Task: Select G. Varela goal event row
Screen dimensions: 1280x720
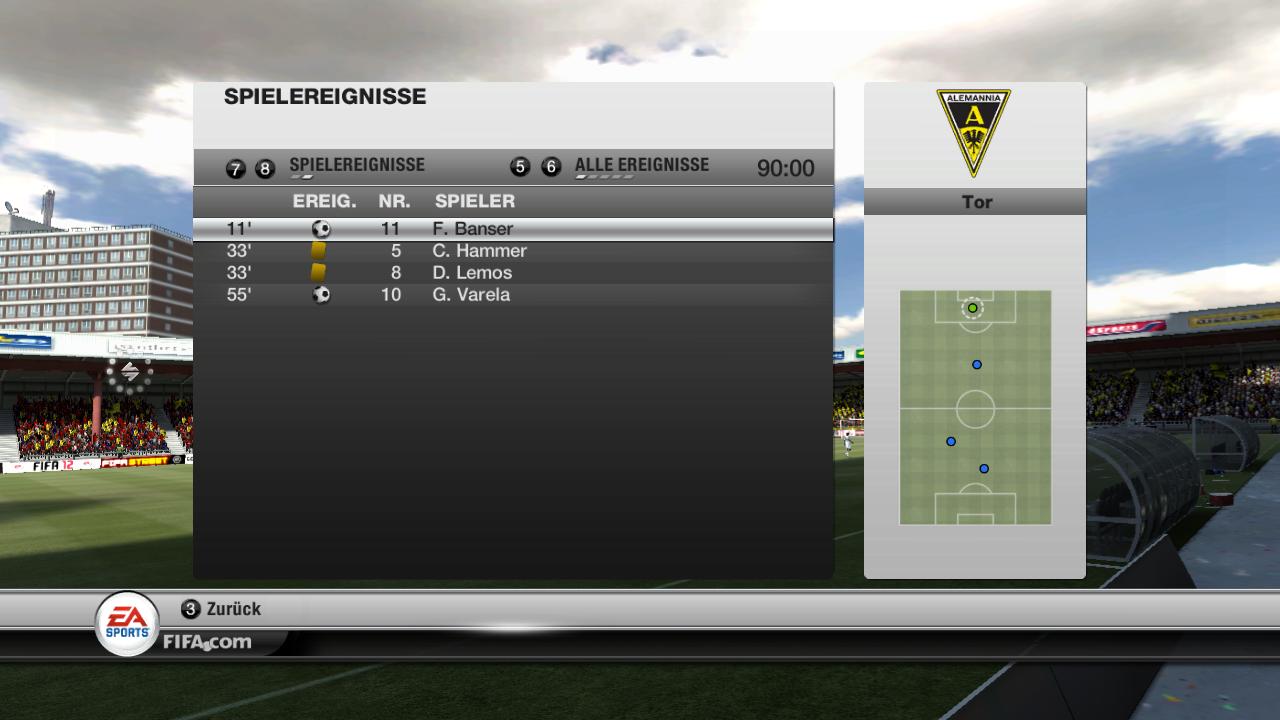Action: (x=512, y=295)
